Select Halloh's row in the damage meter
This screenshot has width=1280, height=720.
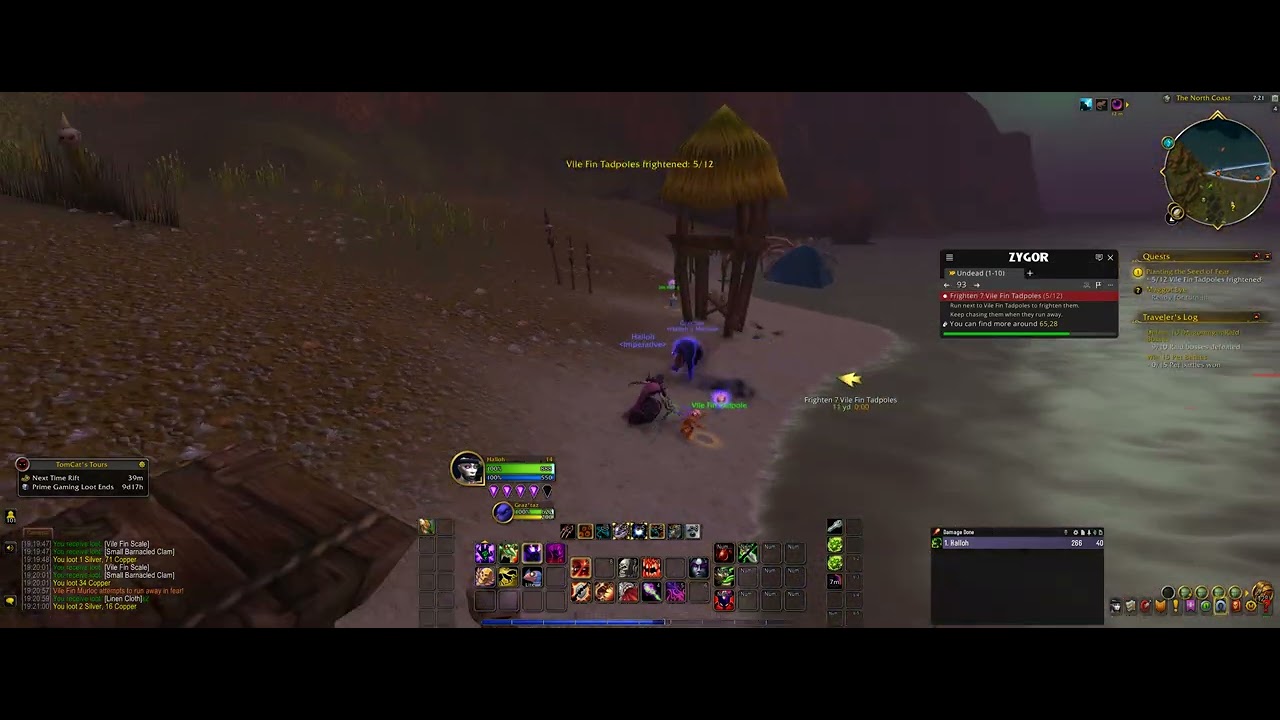pos(1017,543)
